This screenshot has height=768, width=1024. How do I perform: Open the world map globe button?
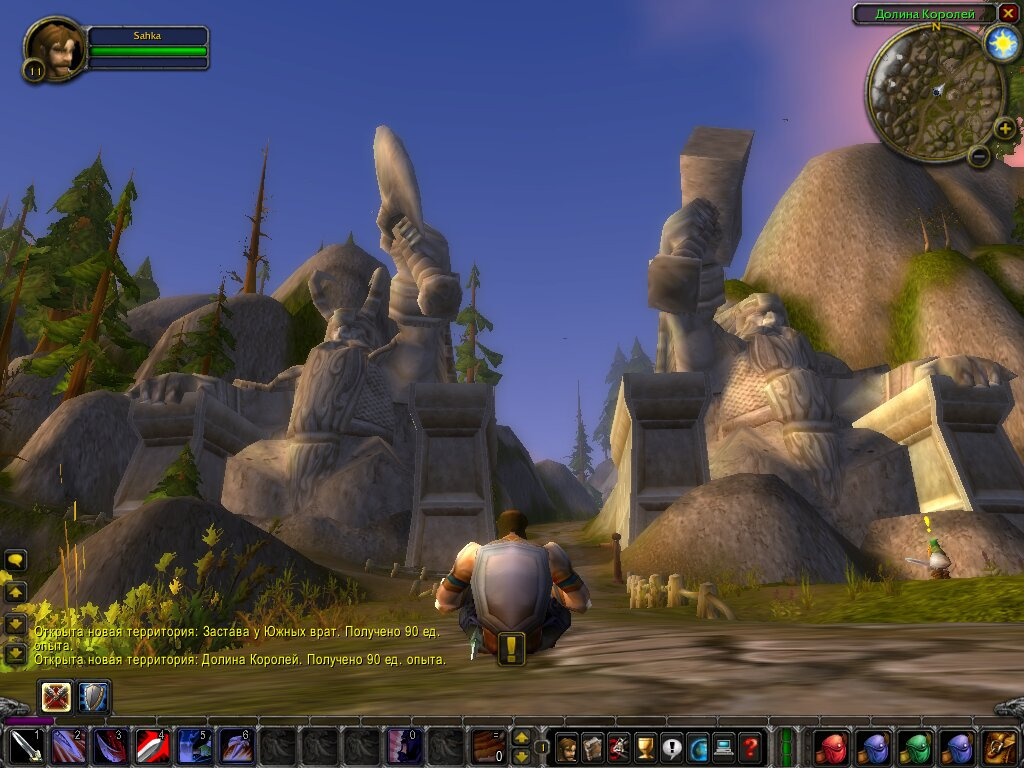click(697, 747)
